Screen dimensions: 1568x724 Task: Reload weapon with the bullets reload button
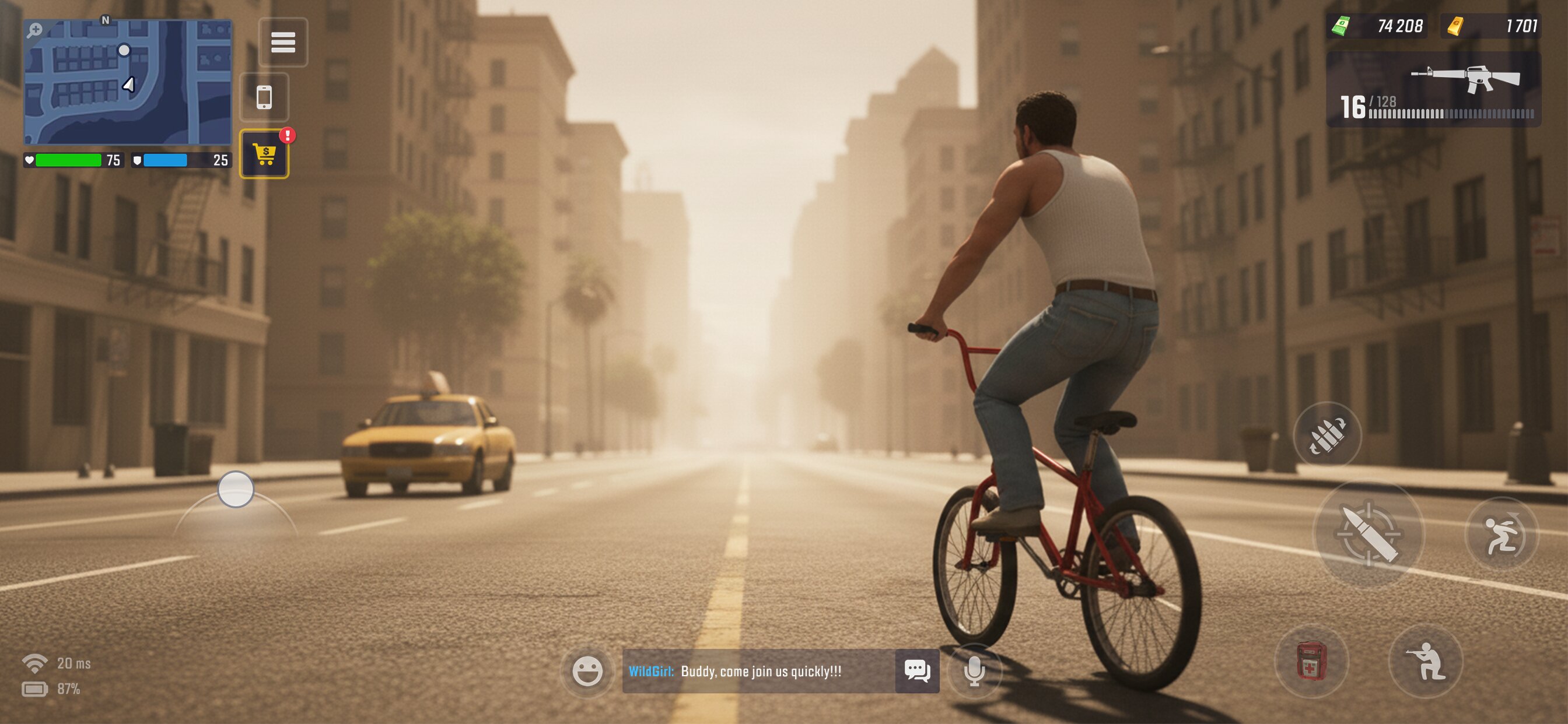pyautogui.click(x=1327, y=435)
